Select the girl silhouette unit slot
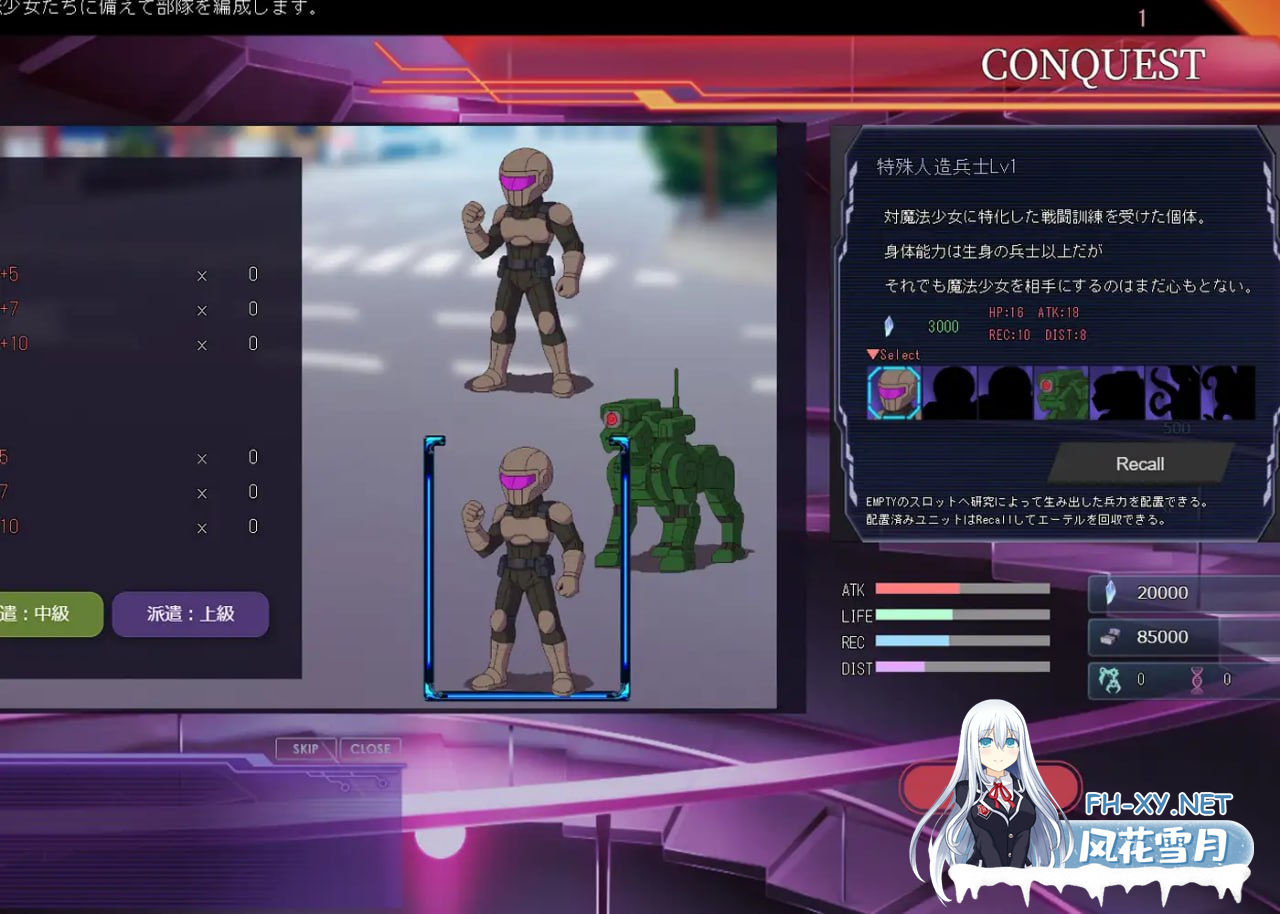 point(1117,393)
